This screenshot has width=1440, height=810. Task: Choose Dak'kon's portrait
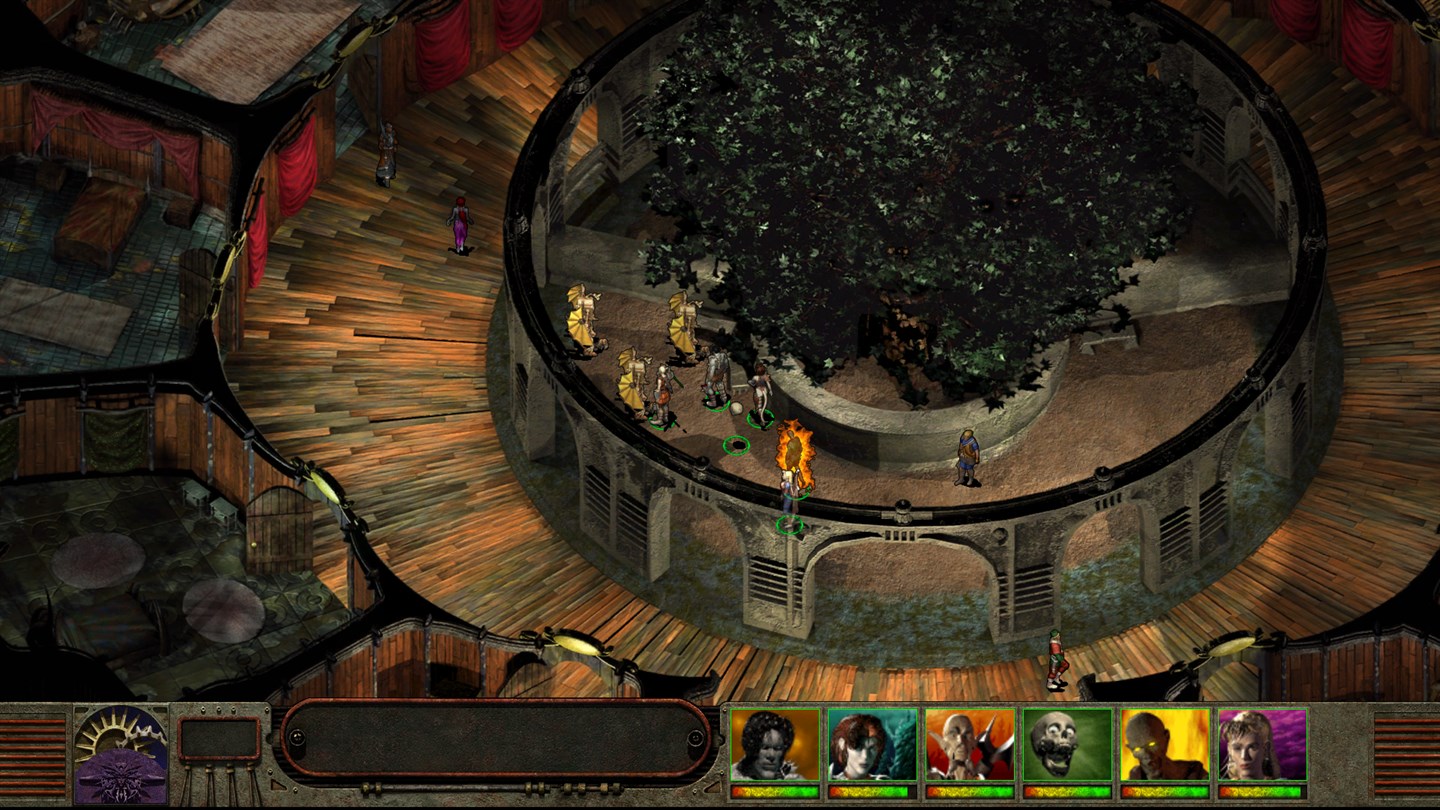click(969, 744)
